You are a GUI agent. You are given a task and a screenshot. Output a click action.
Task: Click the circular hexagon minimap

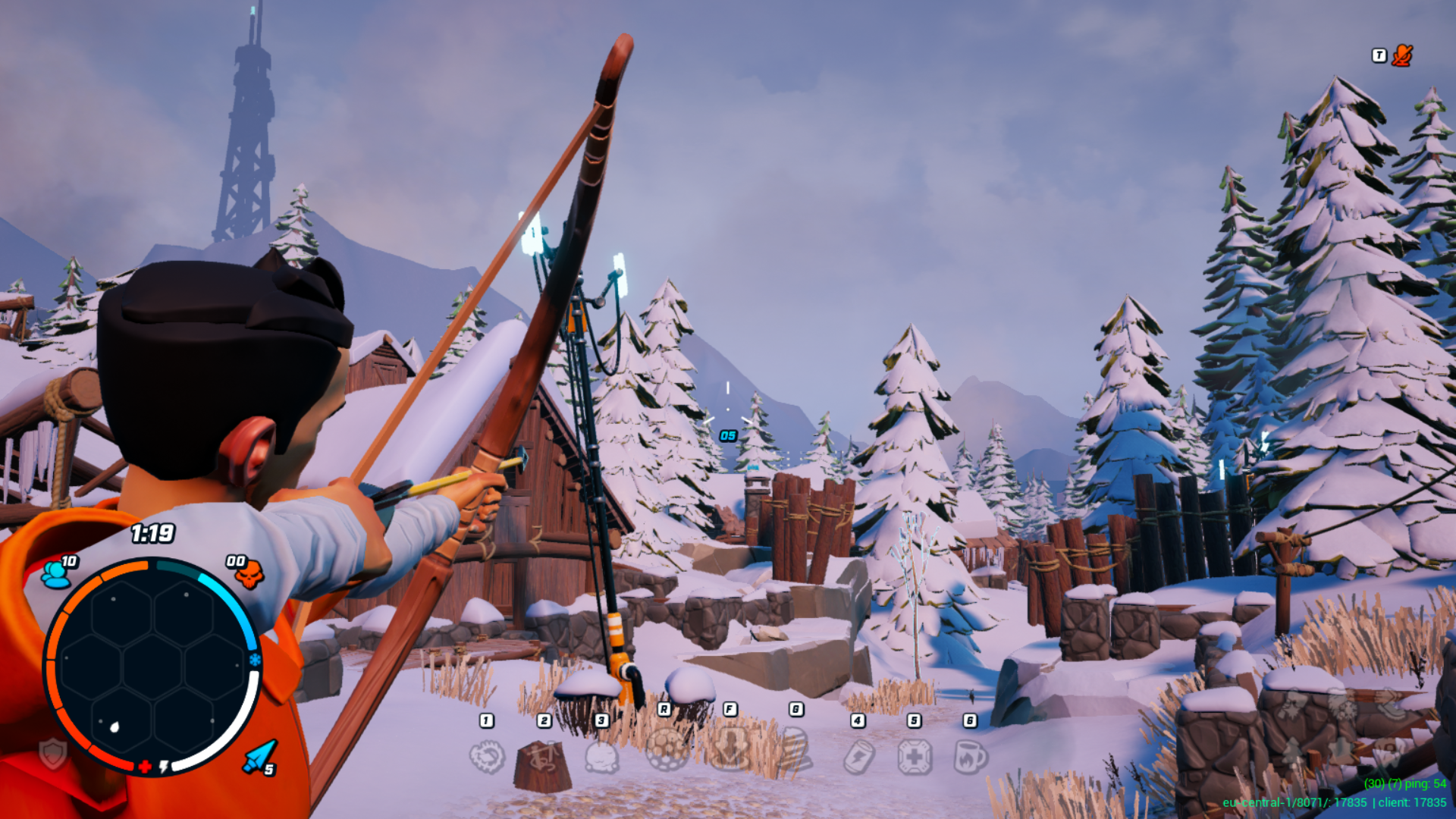[152, 667]
